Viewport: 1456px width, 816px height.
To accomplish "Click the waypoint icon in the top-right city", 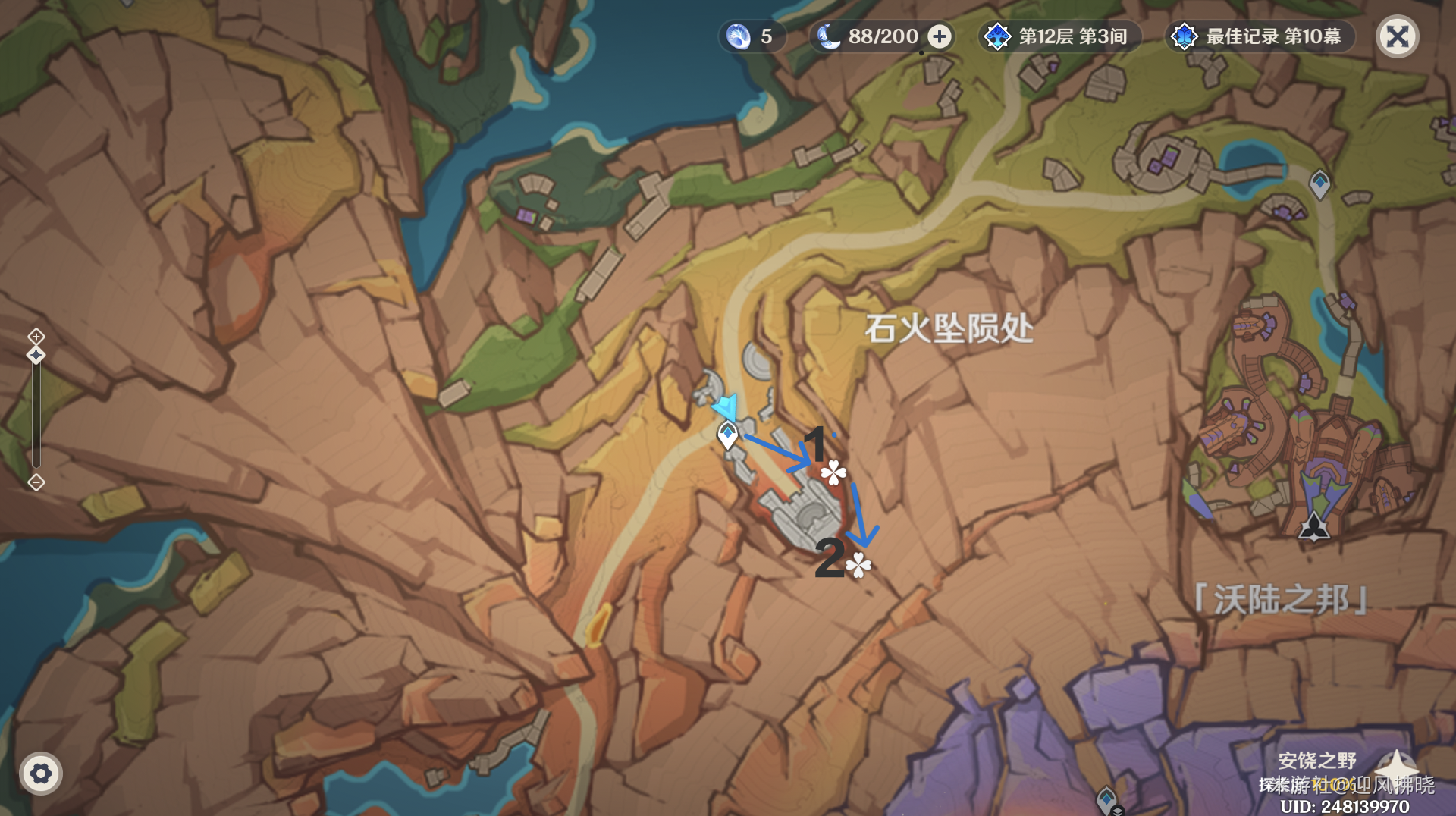I will pos(1319,182).
